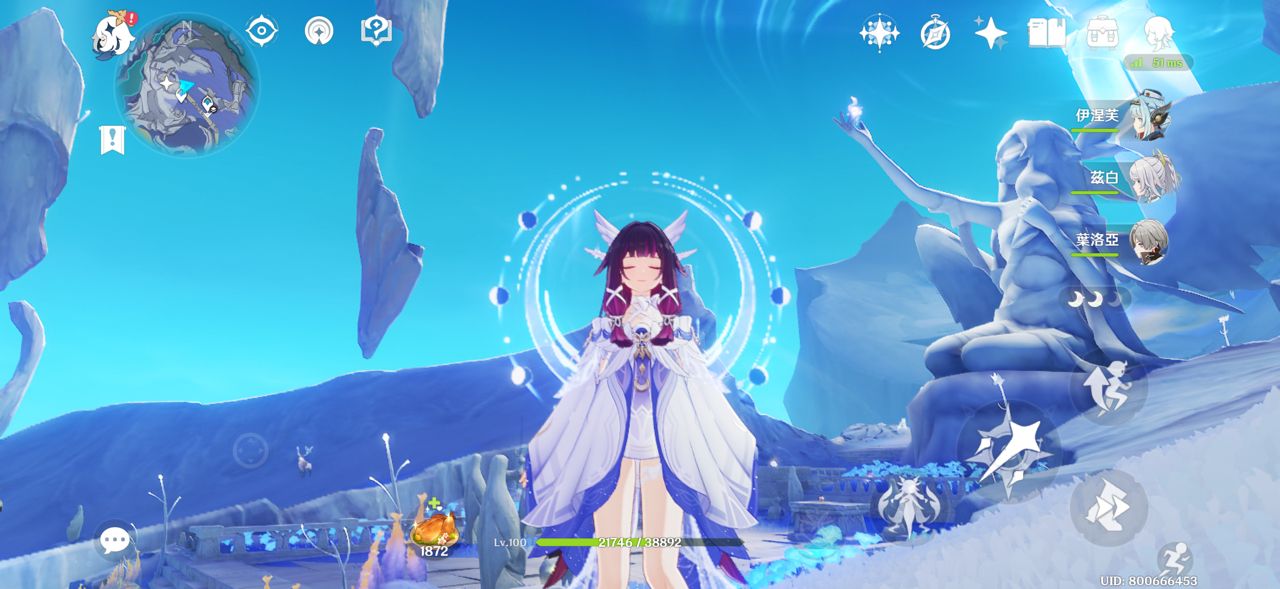Open the backpack inventory
The height and width of the screenshot is (589, 1280).
pyautogui.click(x=1102, y=32)
